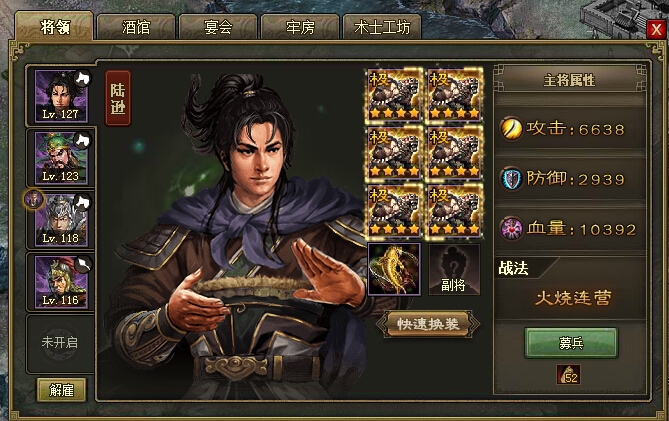This screenshot has width=669, height=421.
Task: Select the golden dragon equipment slot
Action: (x=394, y=270)
